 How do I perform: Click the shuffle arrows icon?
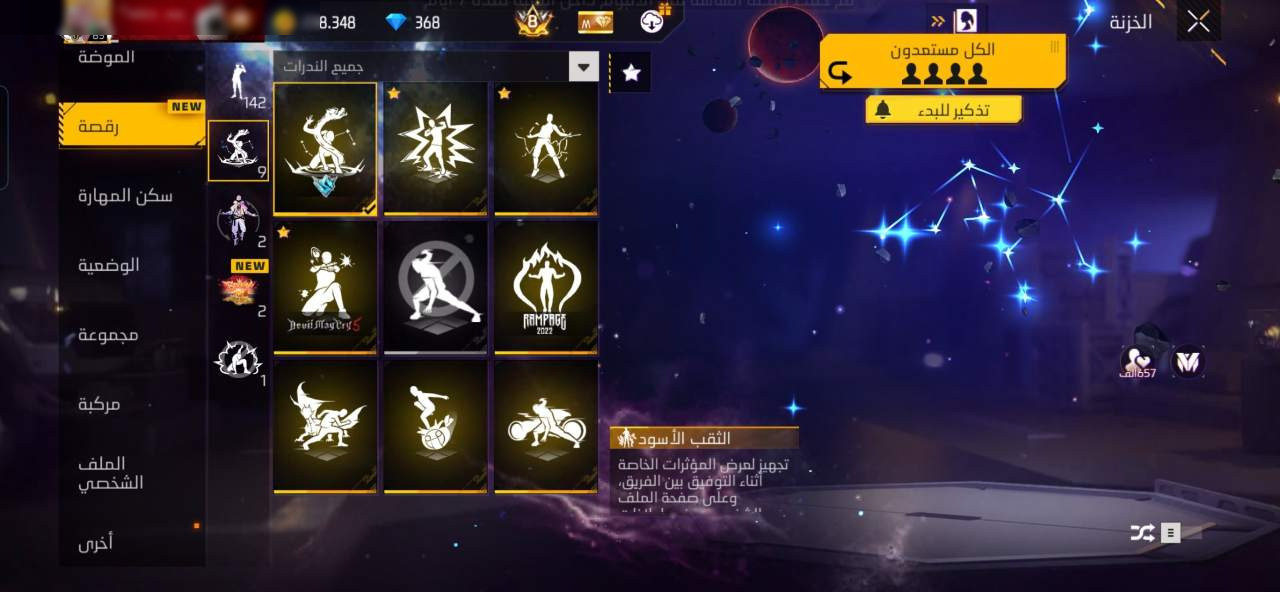point(1142,533)
